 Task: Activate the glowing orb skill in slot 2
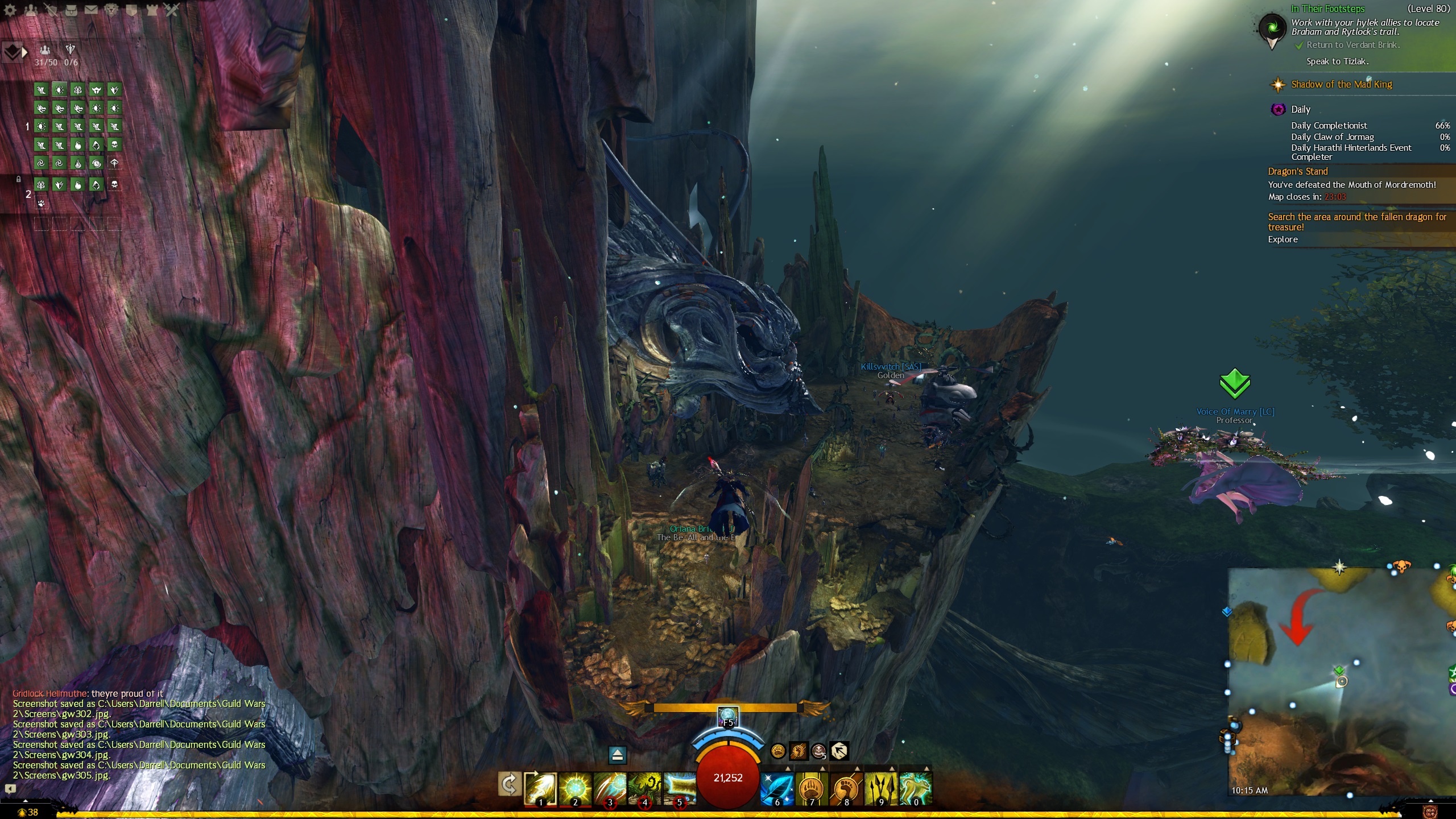[575, 788]
